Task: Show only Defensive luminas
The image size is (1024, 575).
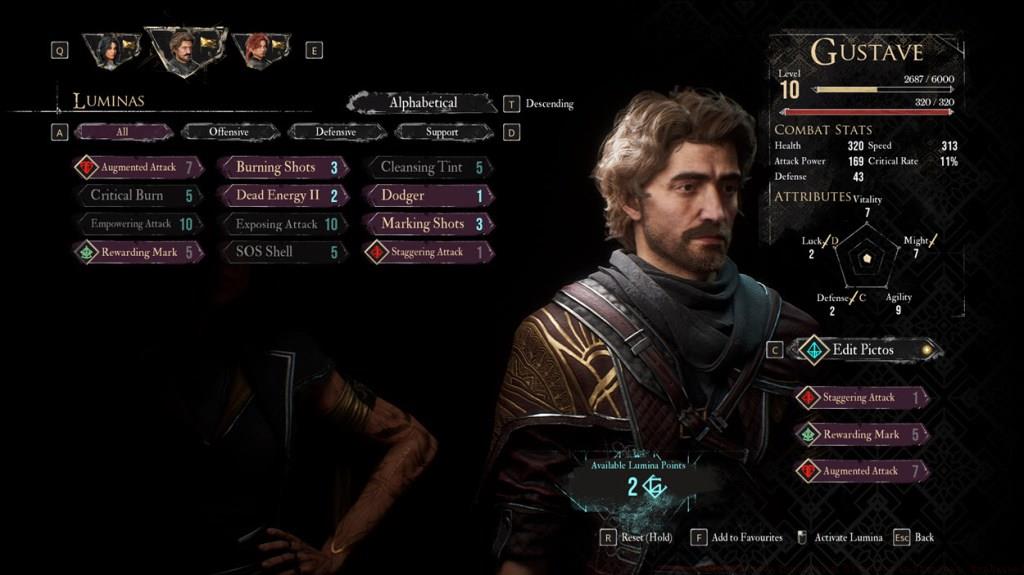Action: click(335, 132)
